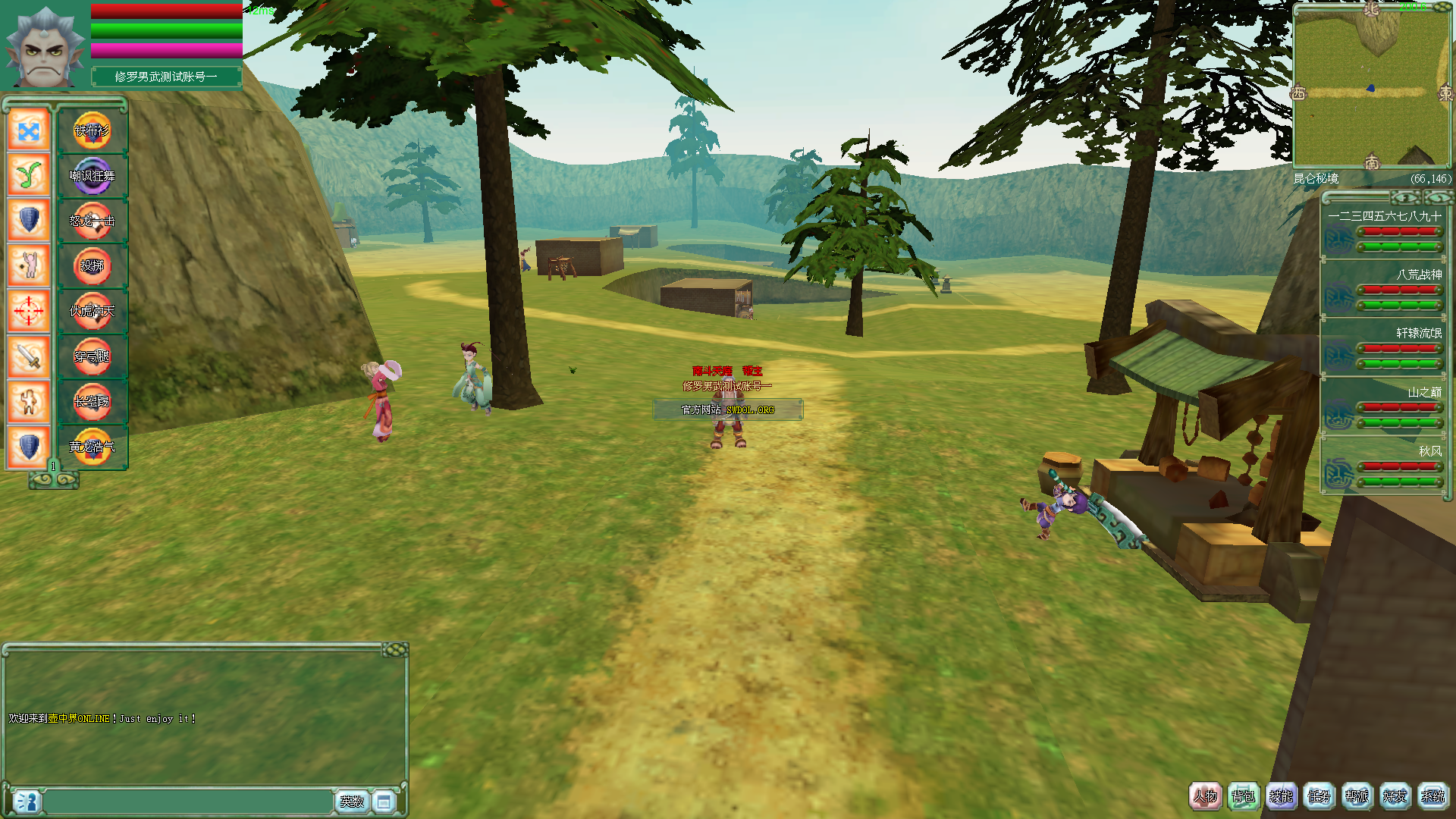Click the decorative expander at the chat window's top-right corner
The height and width of the screenshot is (819, 1456).
396,650
